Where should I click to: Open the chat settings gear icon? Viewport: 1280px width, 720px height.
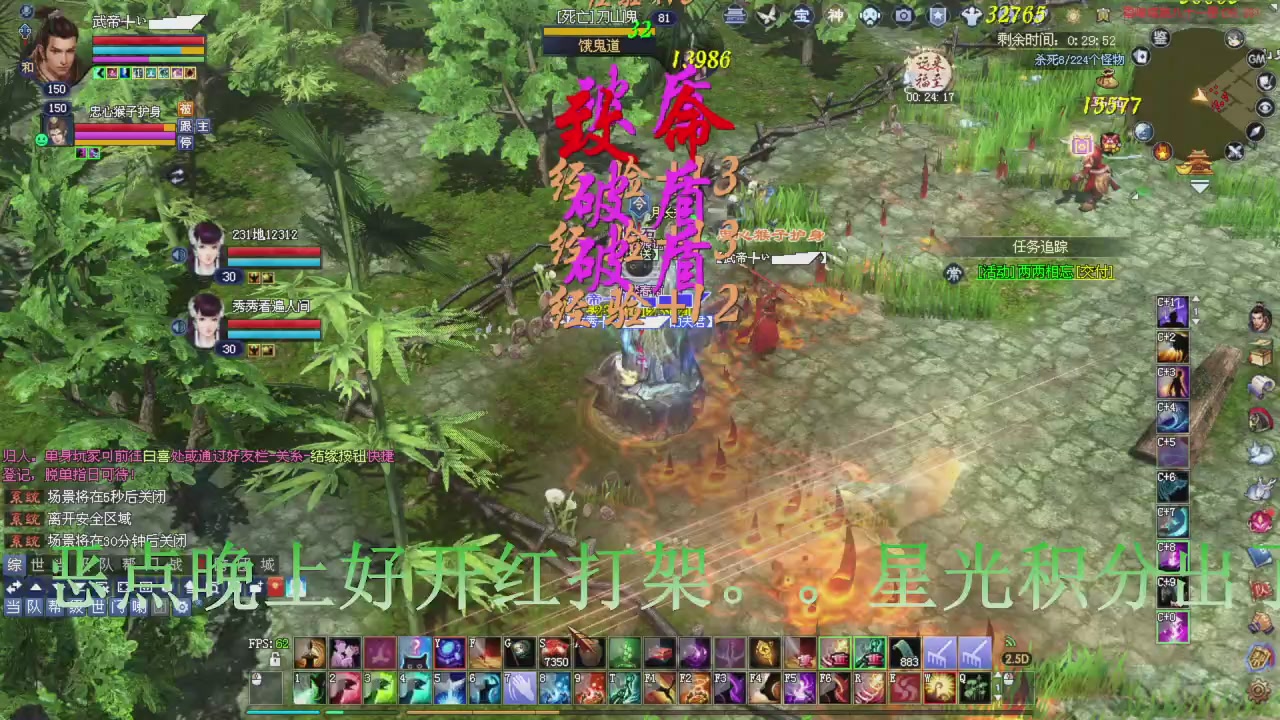click(183, 606)
